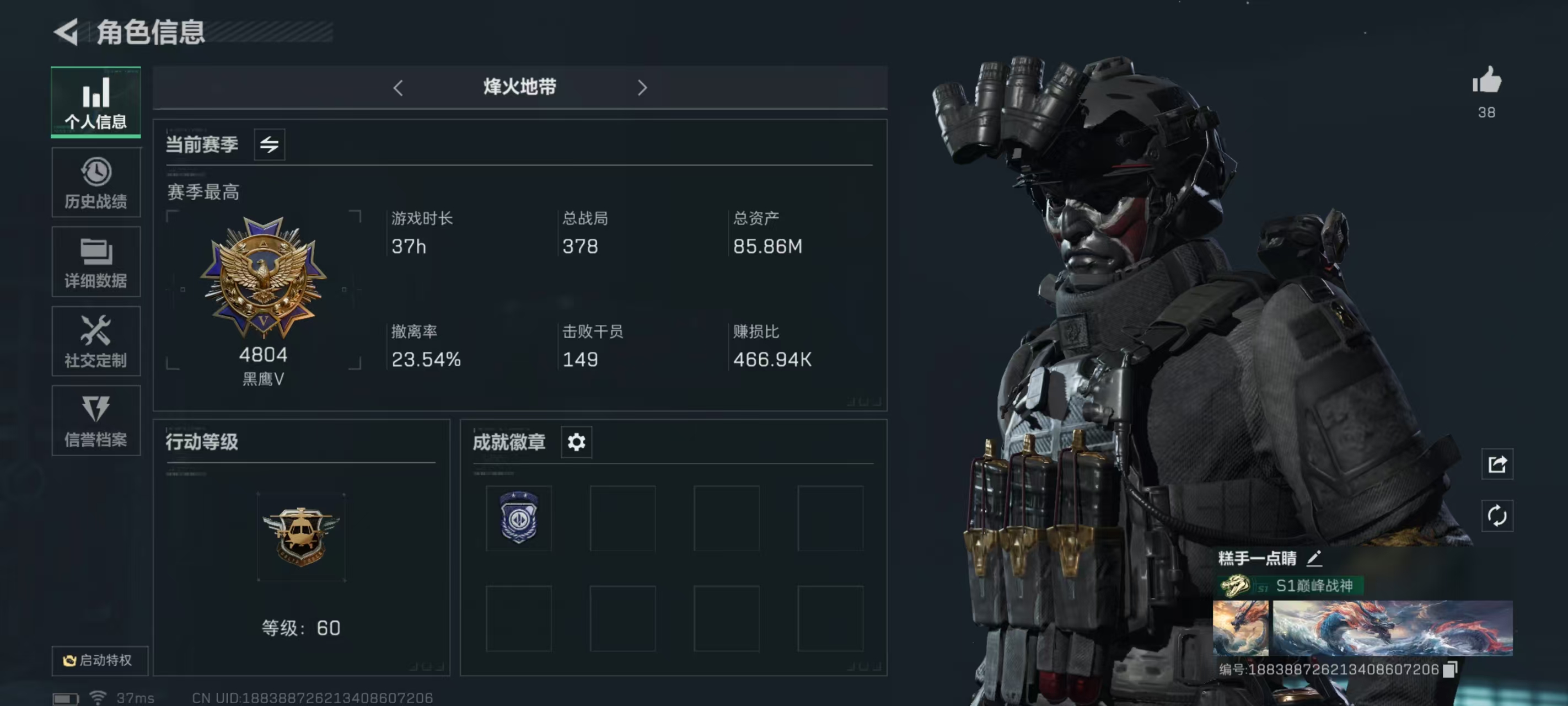The image size is (1568, 706).
Task: Edit the nickname with the pencil icon
Action: [1314, 558]
